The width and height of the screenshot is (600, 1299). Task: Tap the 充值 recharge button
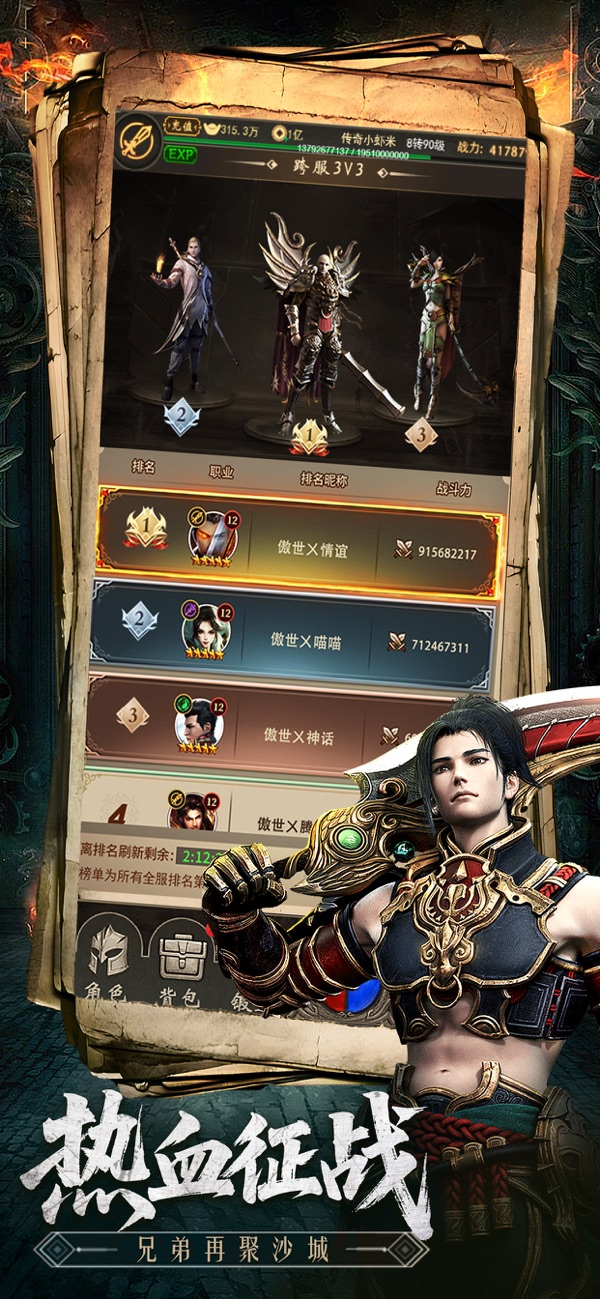182,128
